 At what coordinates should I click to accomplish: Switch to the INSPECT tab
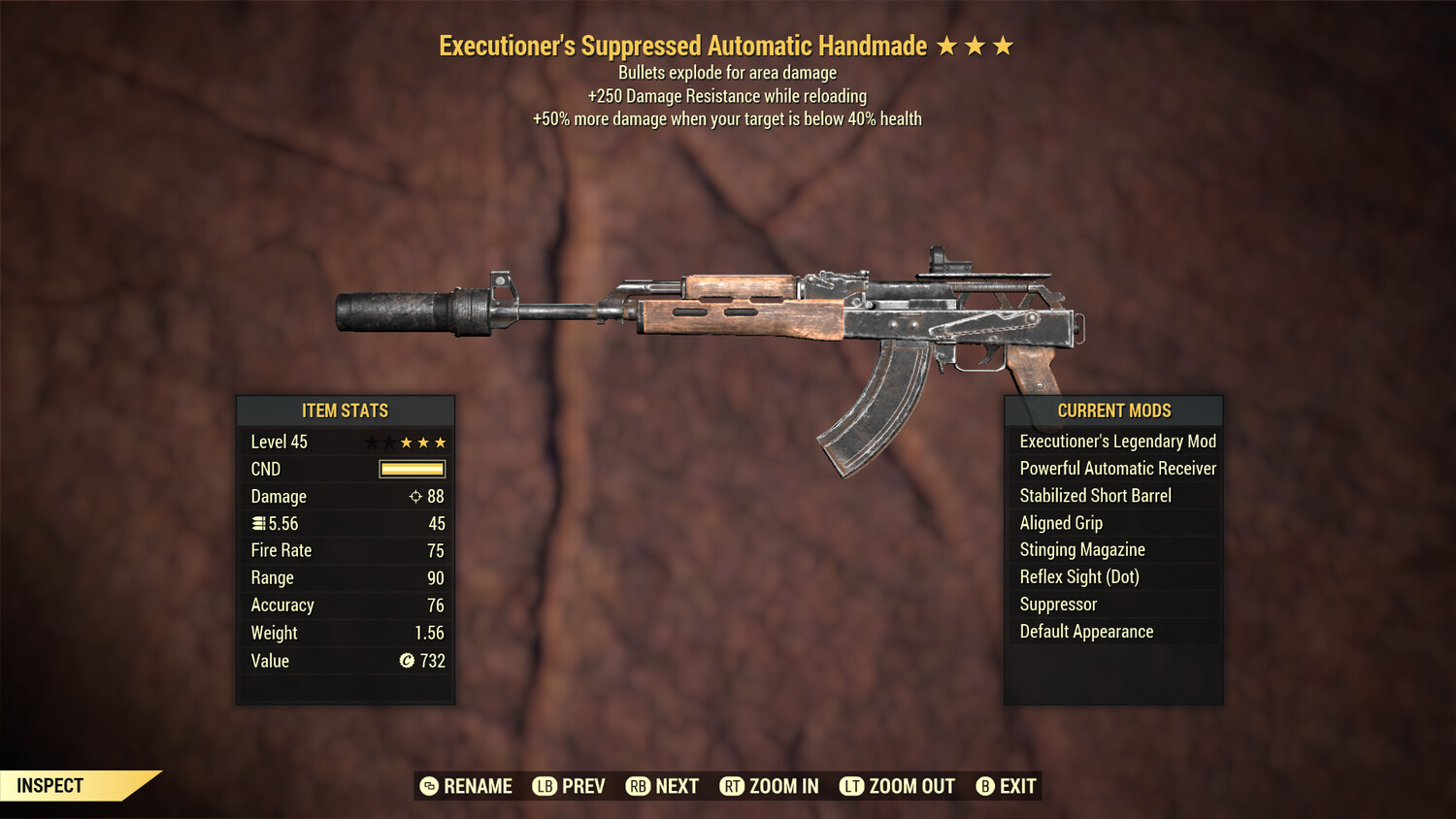(49, 785)
